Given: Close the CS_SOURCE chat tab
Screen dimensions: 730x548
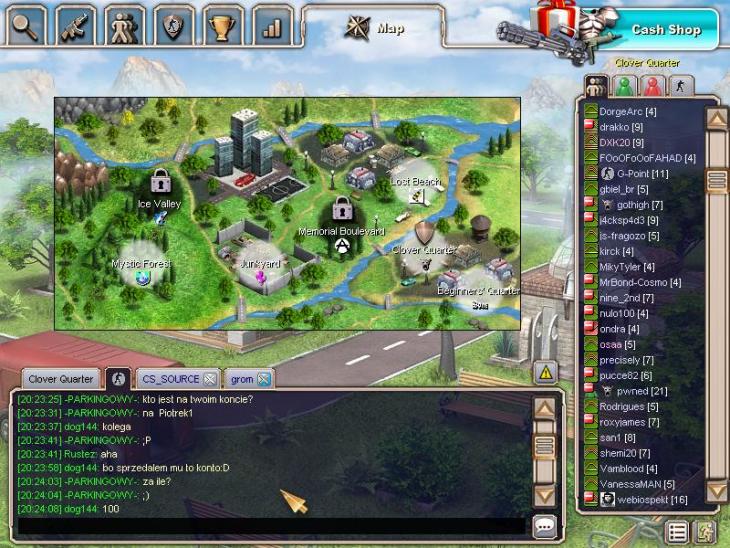Looking at the screenshot, I should [x=209, y=379].
